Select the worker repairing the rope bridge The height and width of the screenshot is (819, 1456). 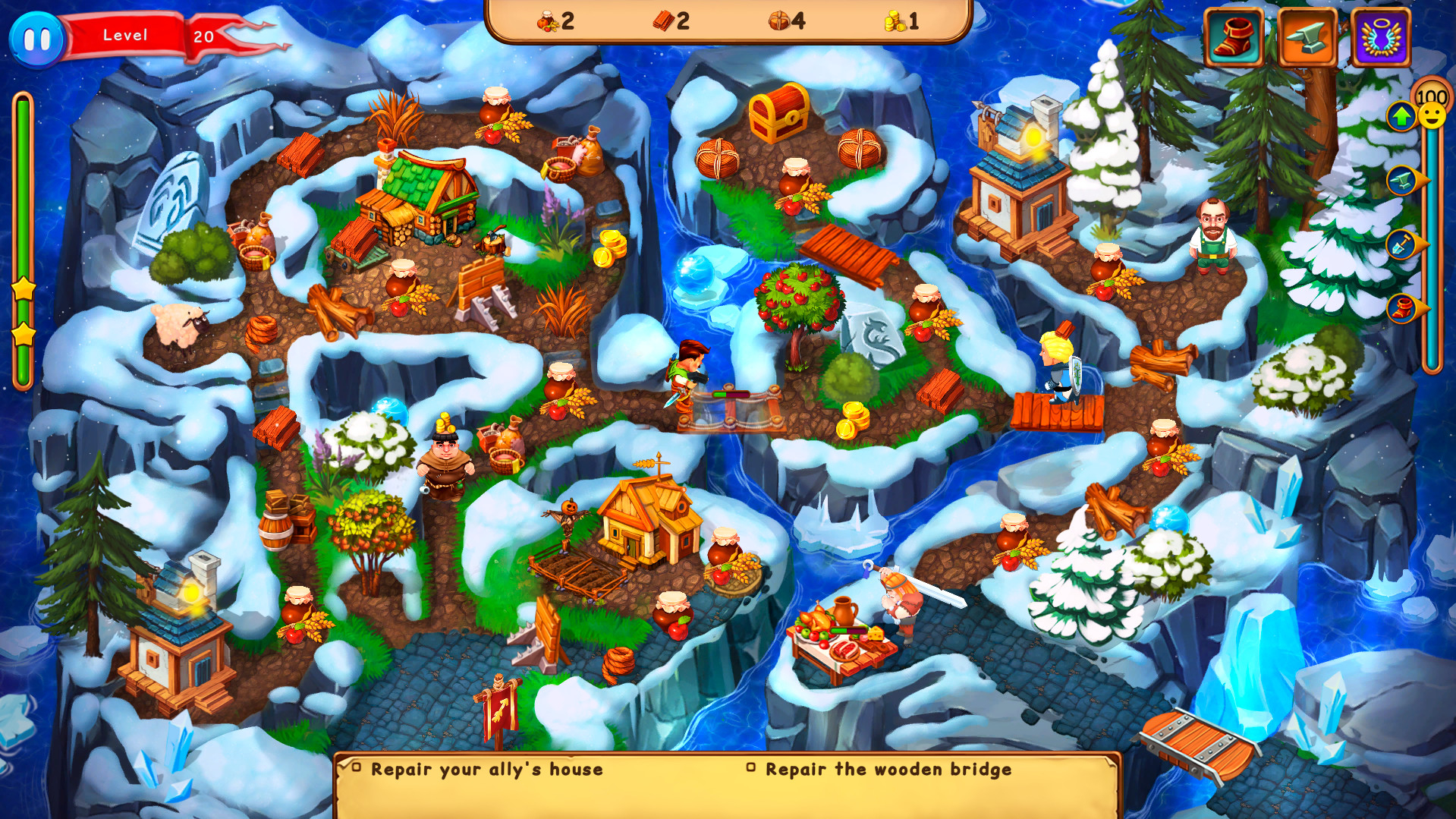coord(687,372)
